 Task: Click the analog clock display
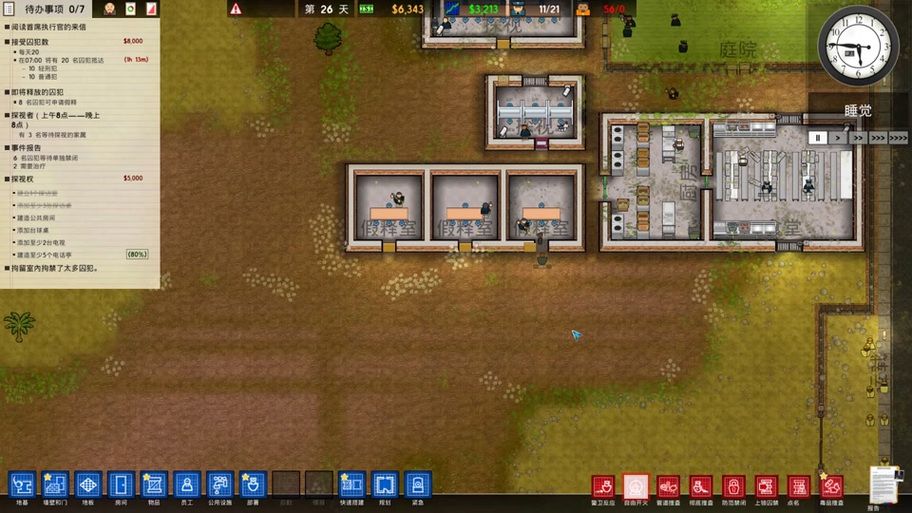tap(858, 45)
